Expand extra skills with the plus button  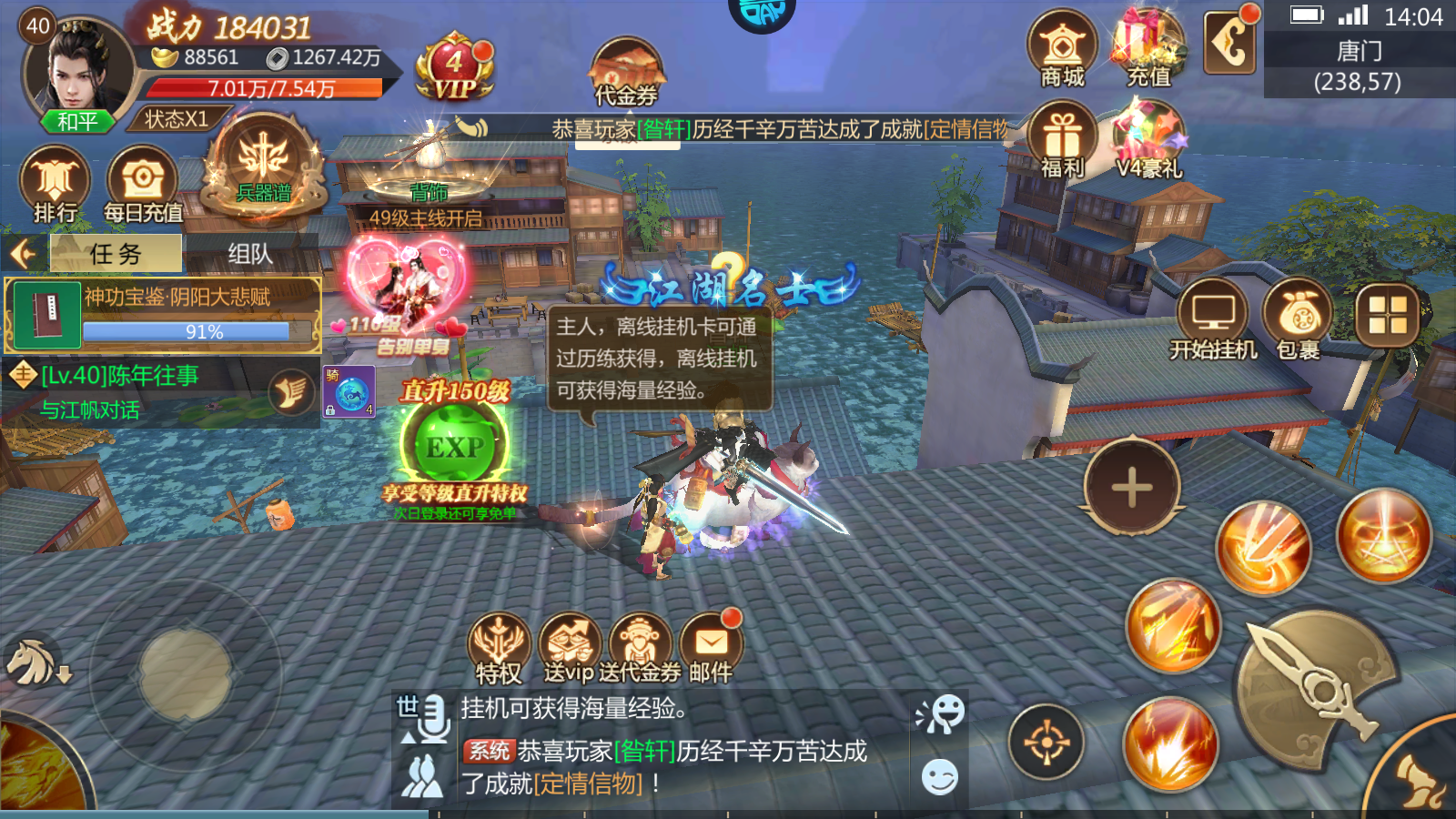click(1131, 485)
